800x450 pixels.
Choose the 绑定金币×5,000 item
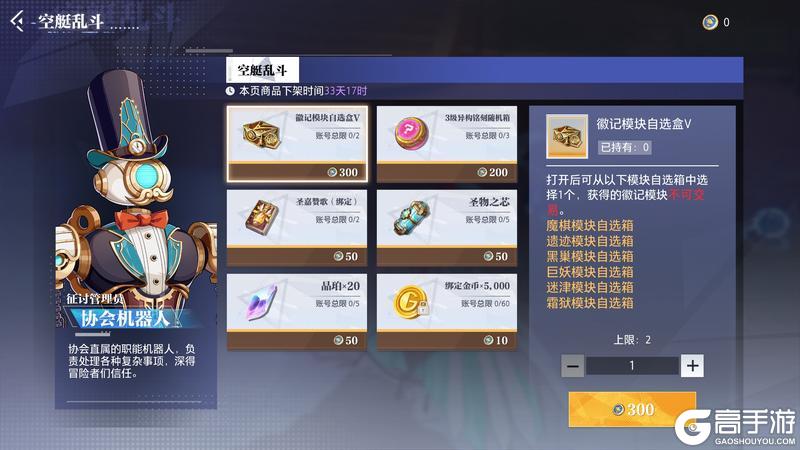point(446,311)
